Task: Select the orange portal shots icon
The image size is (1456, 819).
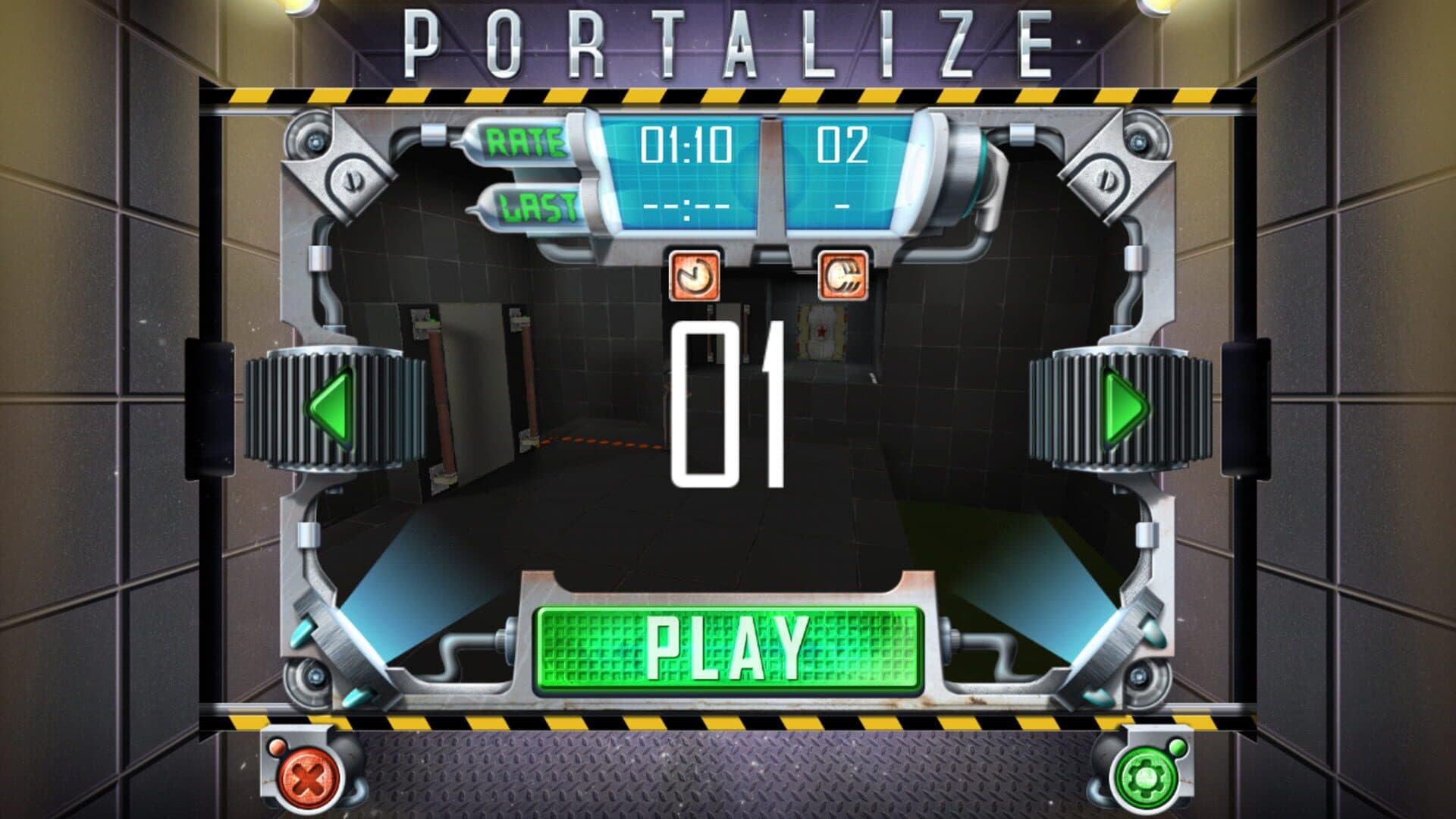Action: [x=843, y=276]
